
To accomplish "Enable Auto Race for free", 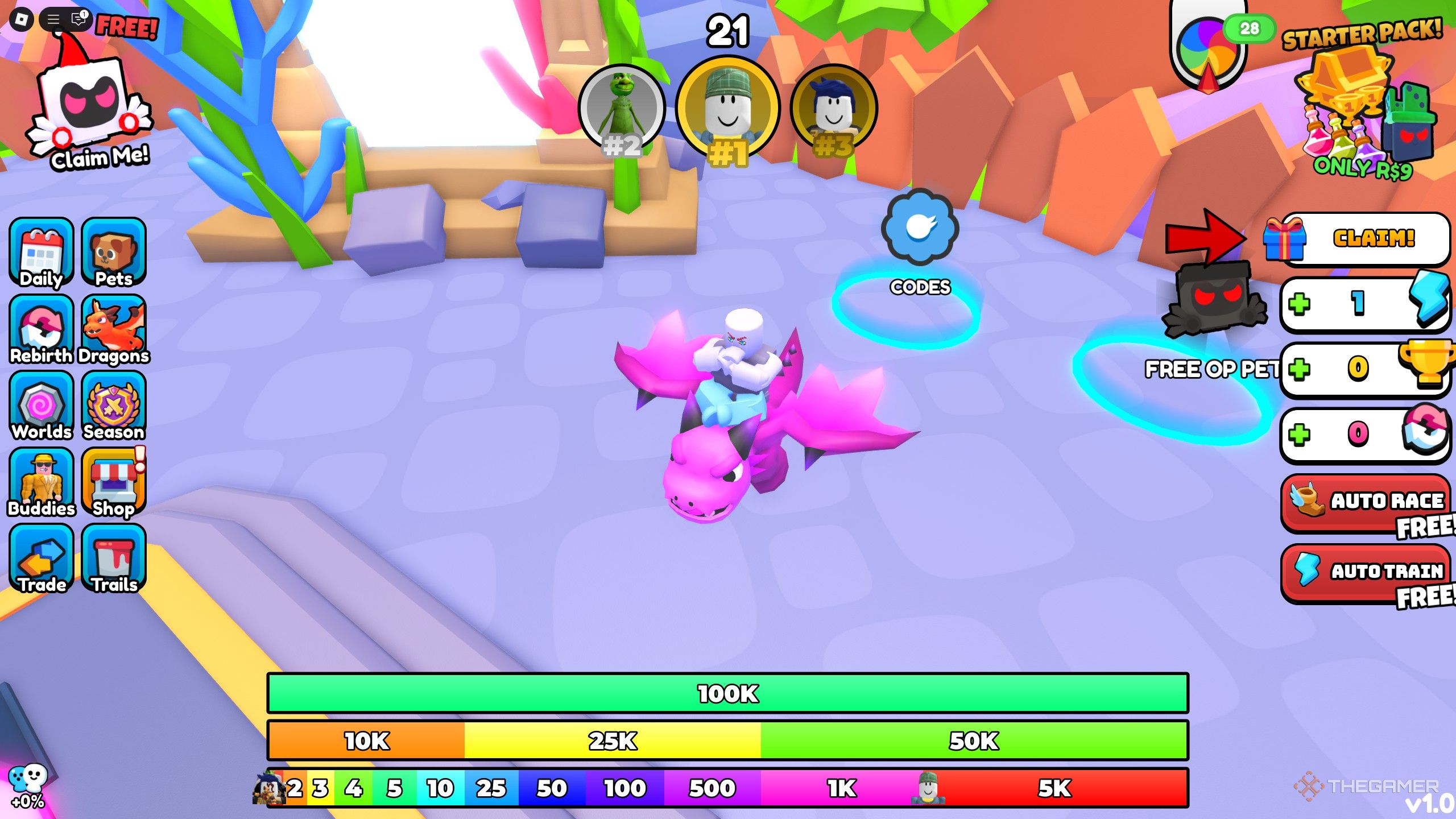I will tap(1364, 502).
